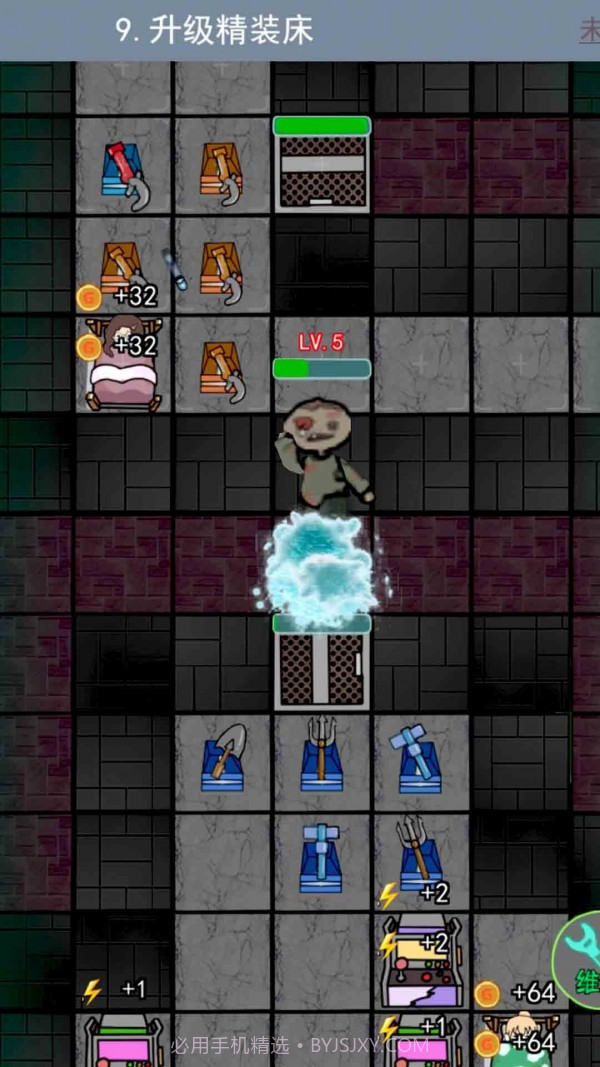Open the quest tracker 升级精装床
Image resolution: width=600 pixels, height=1067 pixels.
pos(215,31)
